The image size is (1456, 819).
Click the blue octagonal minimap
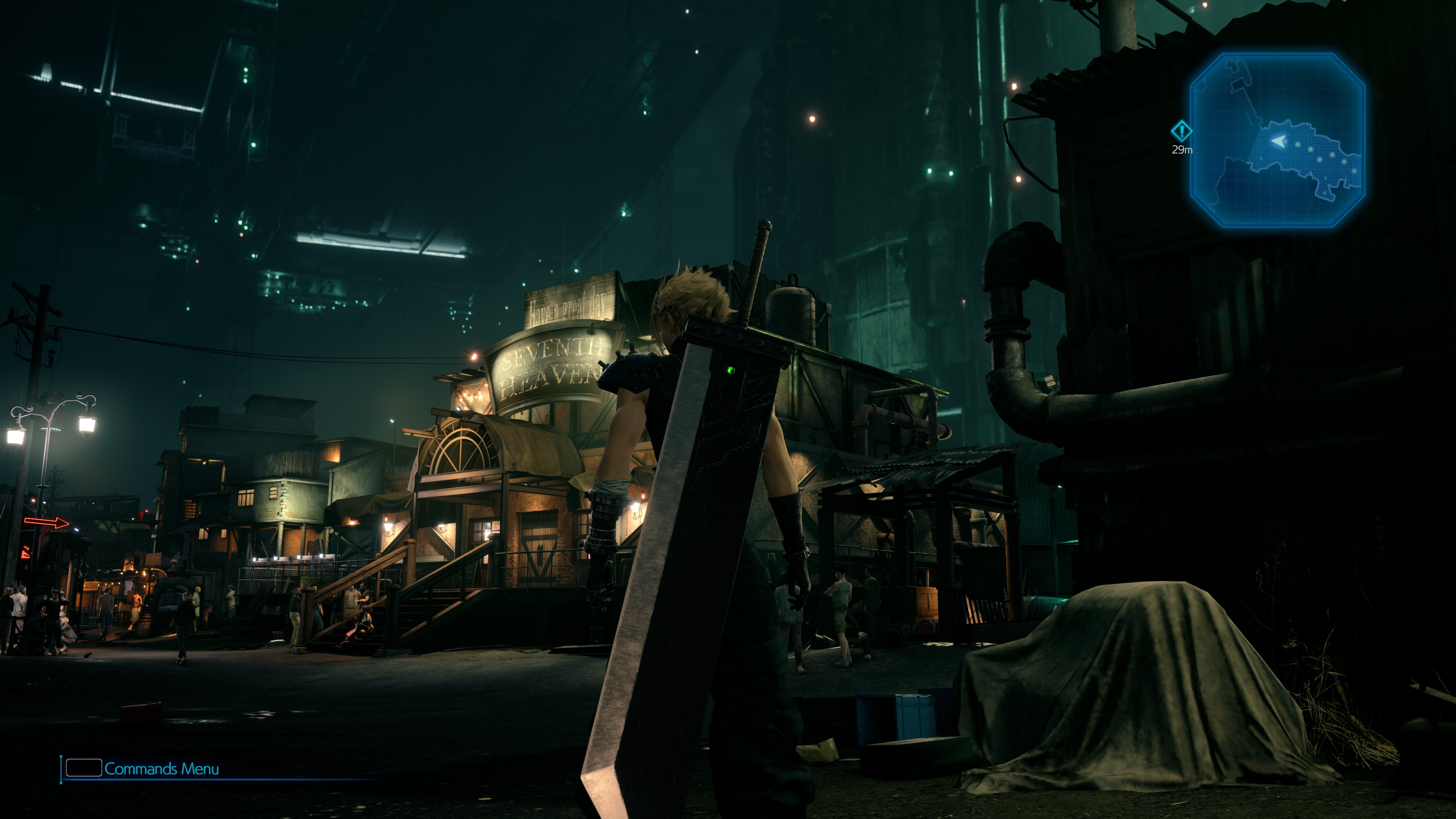1277,140
